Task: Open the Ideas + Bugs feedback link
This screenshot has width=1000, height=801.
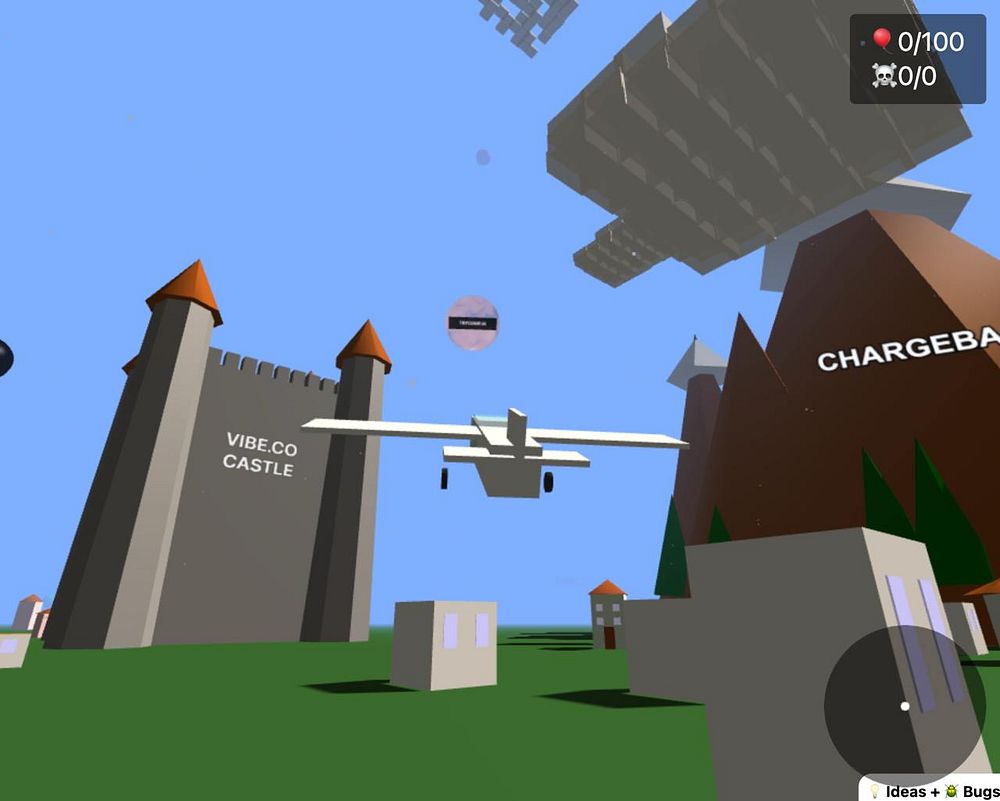Action: [932, 791]
